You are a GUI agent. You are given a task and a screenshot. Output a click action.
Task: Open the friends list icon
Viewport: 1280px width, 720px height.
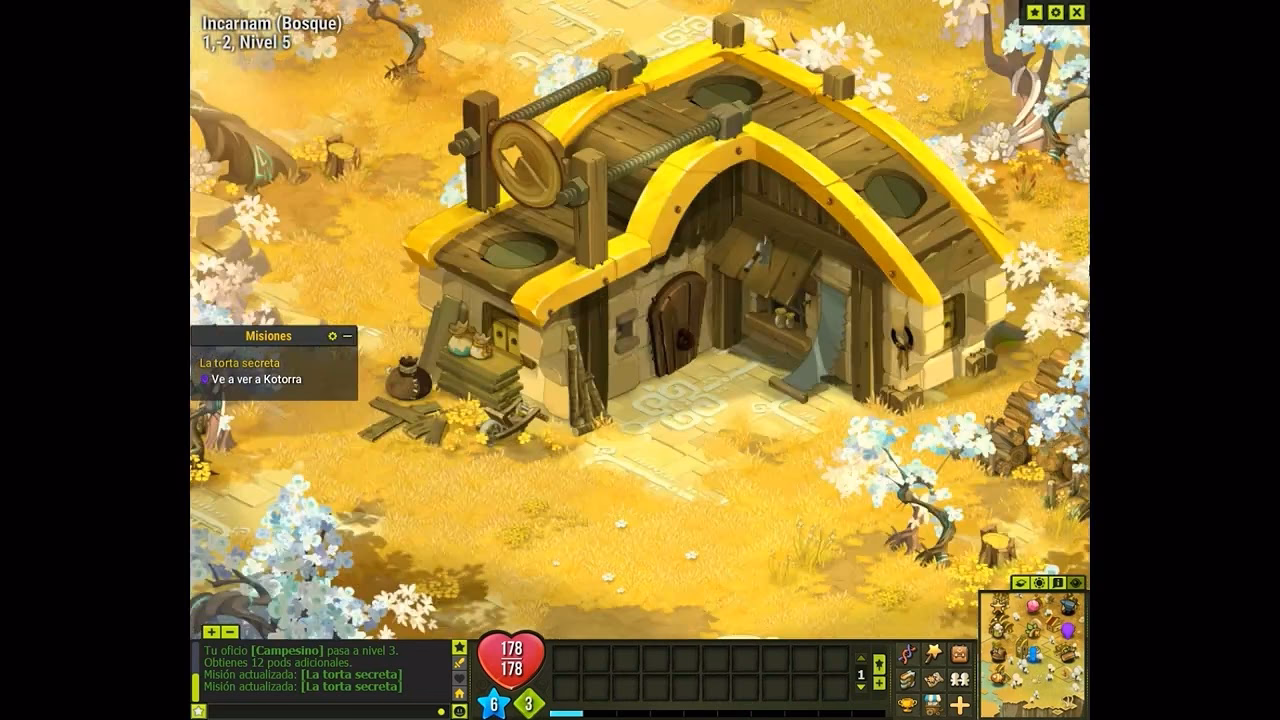[x=959, y=680]
